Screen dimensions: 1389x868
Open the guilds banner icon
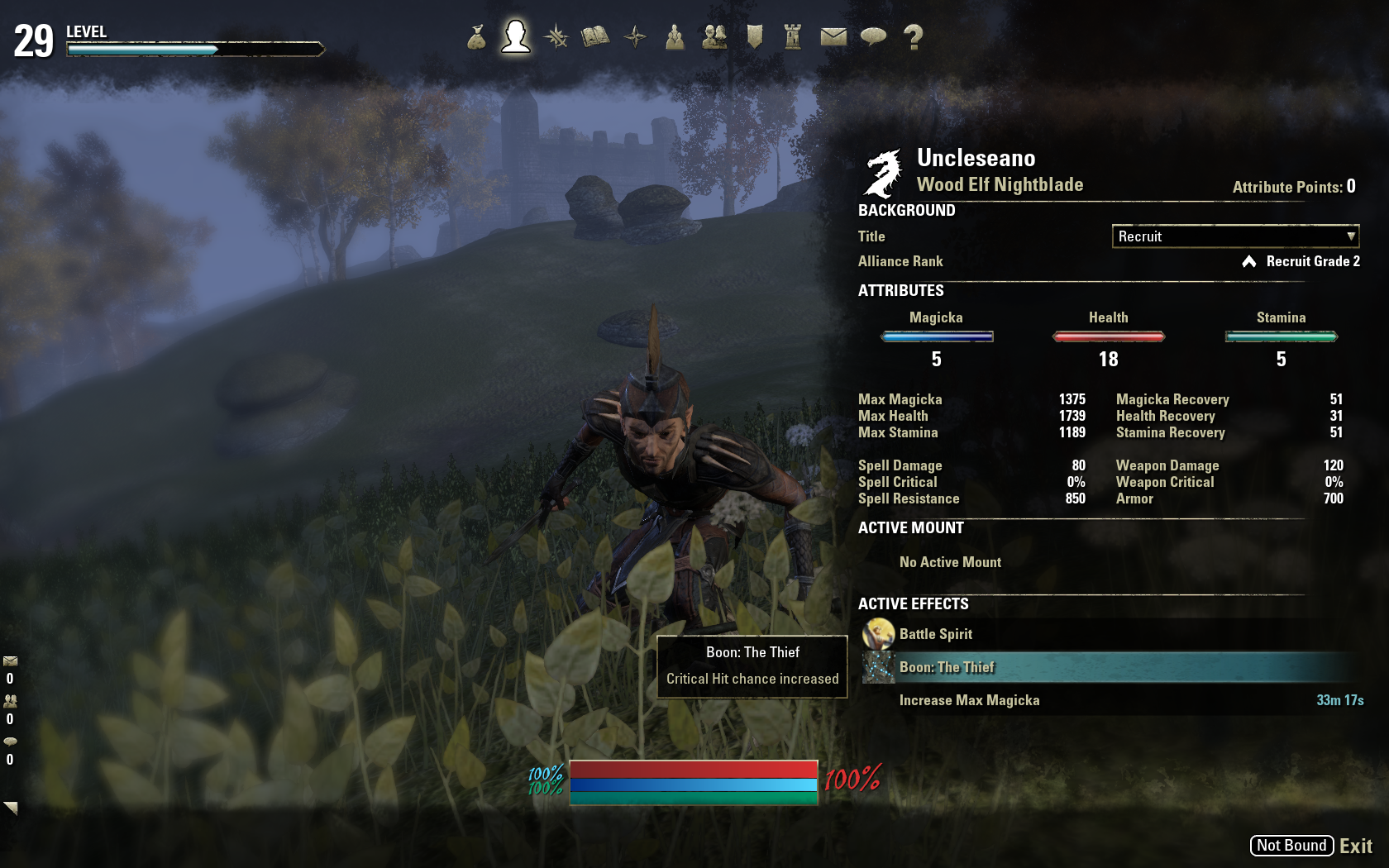[x=754, y=37]
